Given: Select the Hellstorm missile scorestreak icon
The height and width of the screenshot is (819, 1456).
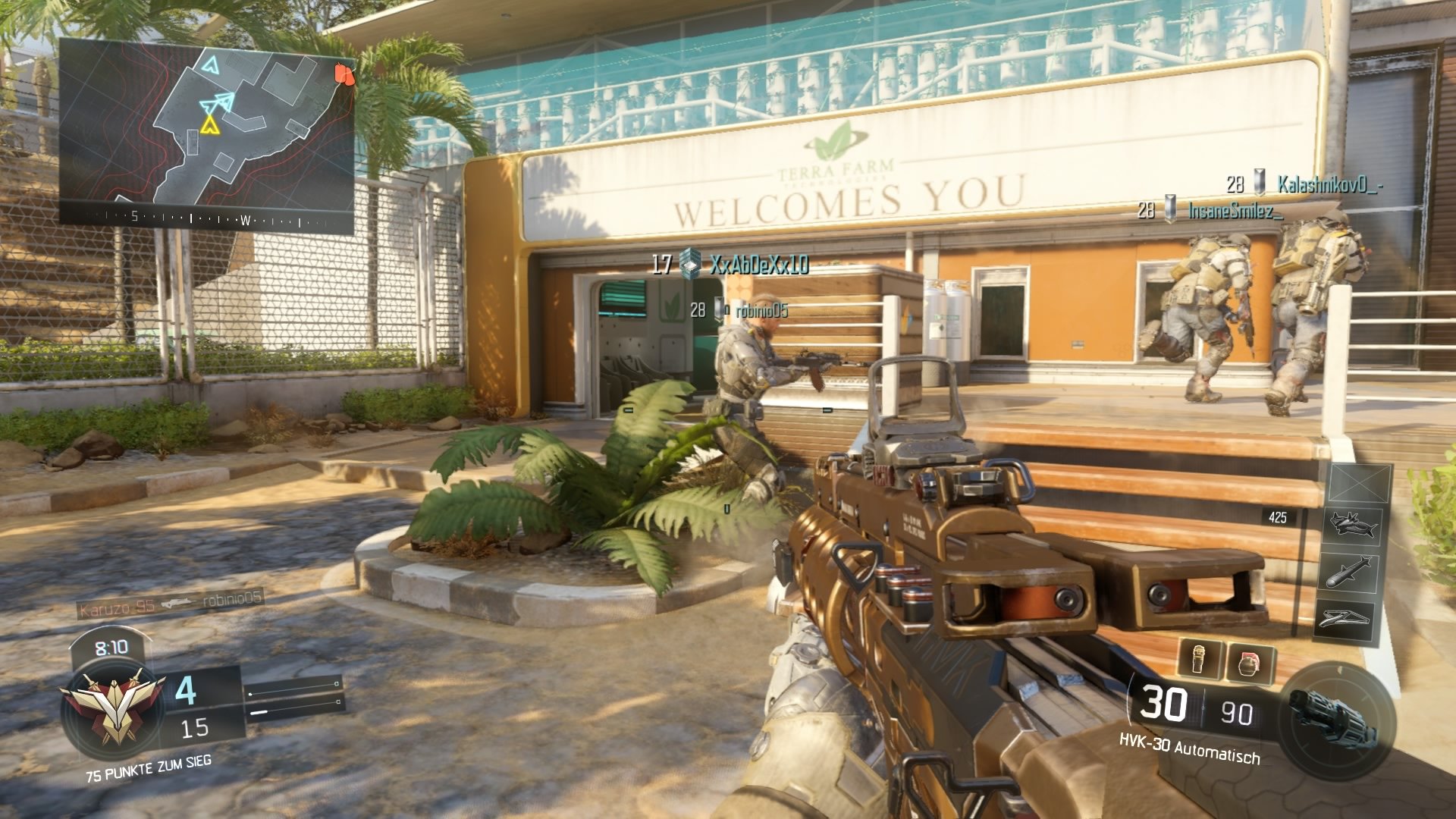Looking at the screenshot, I should point(1348,570).
